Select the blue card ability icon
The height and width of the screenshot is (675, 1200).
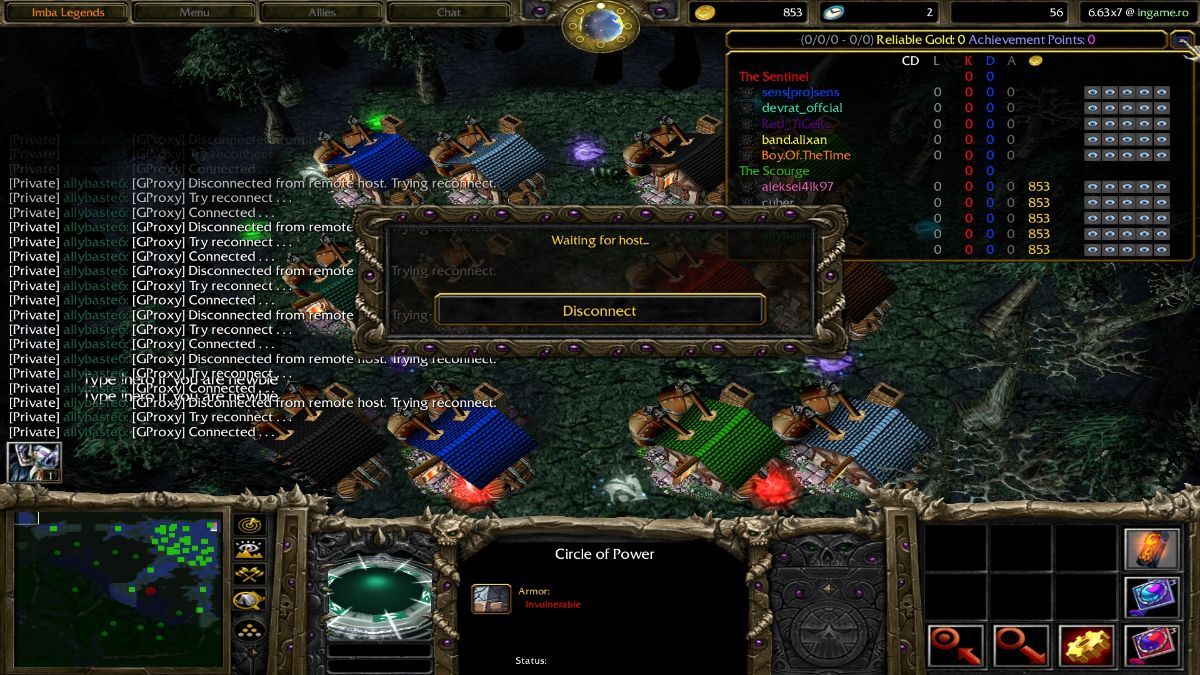pos(1151,598)
